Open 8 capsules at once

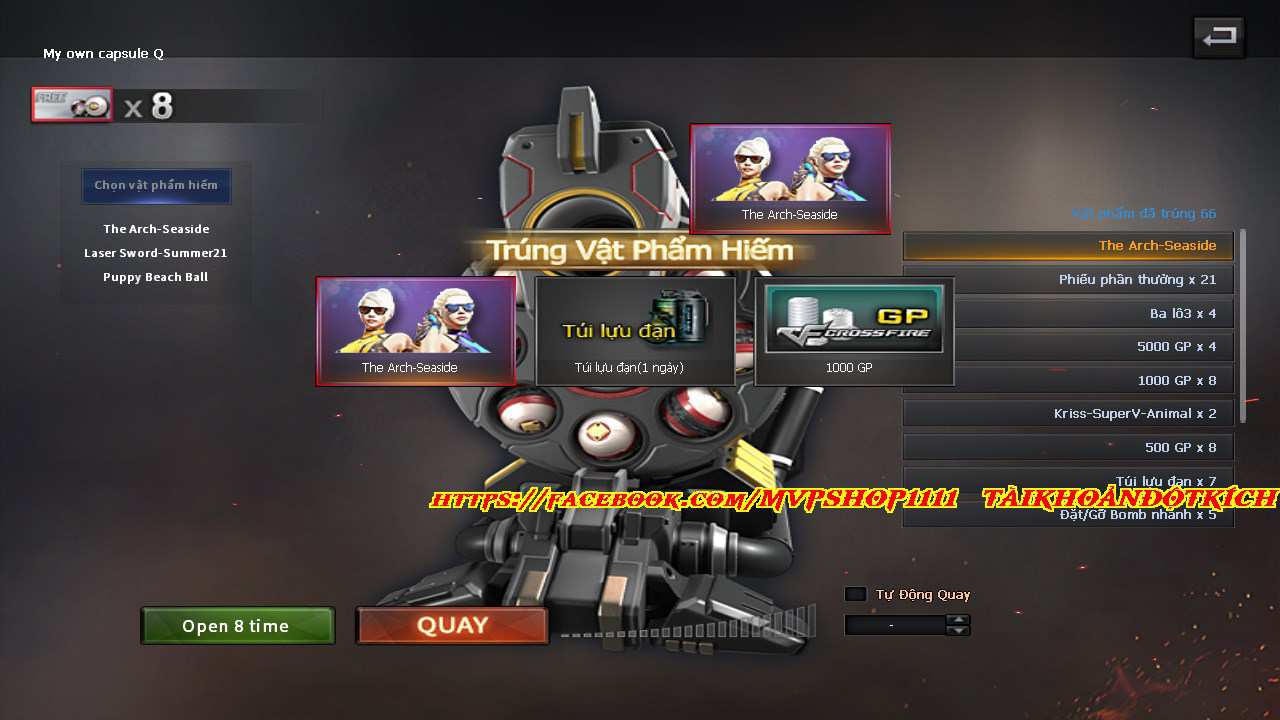point(237,626)
